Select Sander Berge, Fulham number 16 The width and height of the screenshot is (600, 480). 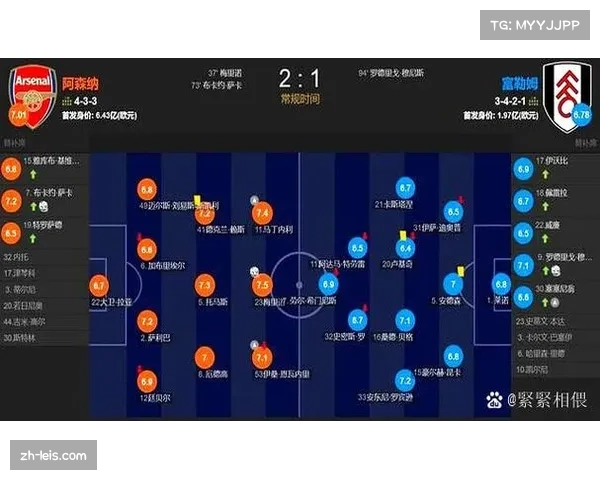tap(405, 321)
